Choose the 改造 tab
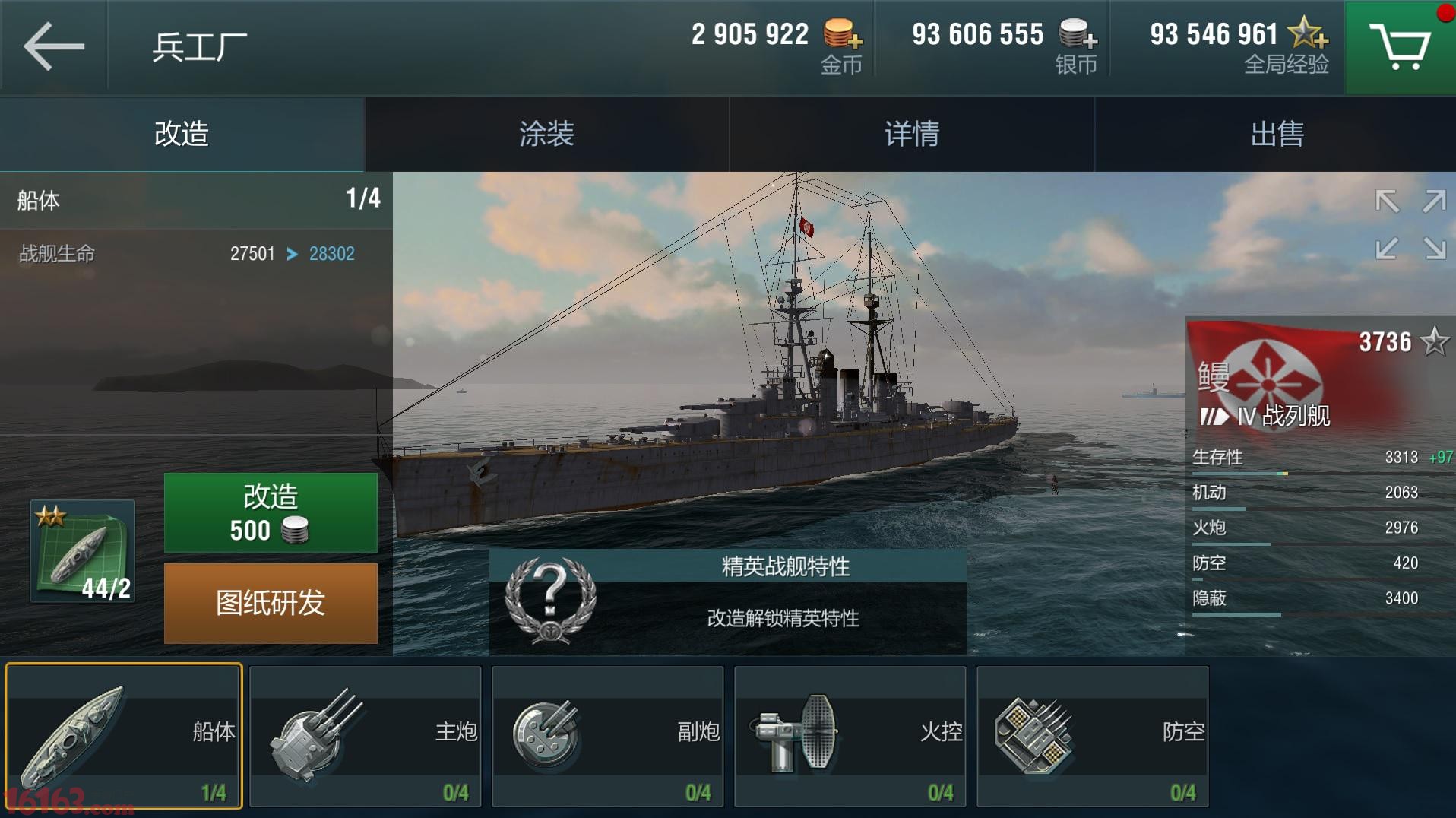The width and height of the screenshot is (1456, 818). point(182,135)
